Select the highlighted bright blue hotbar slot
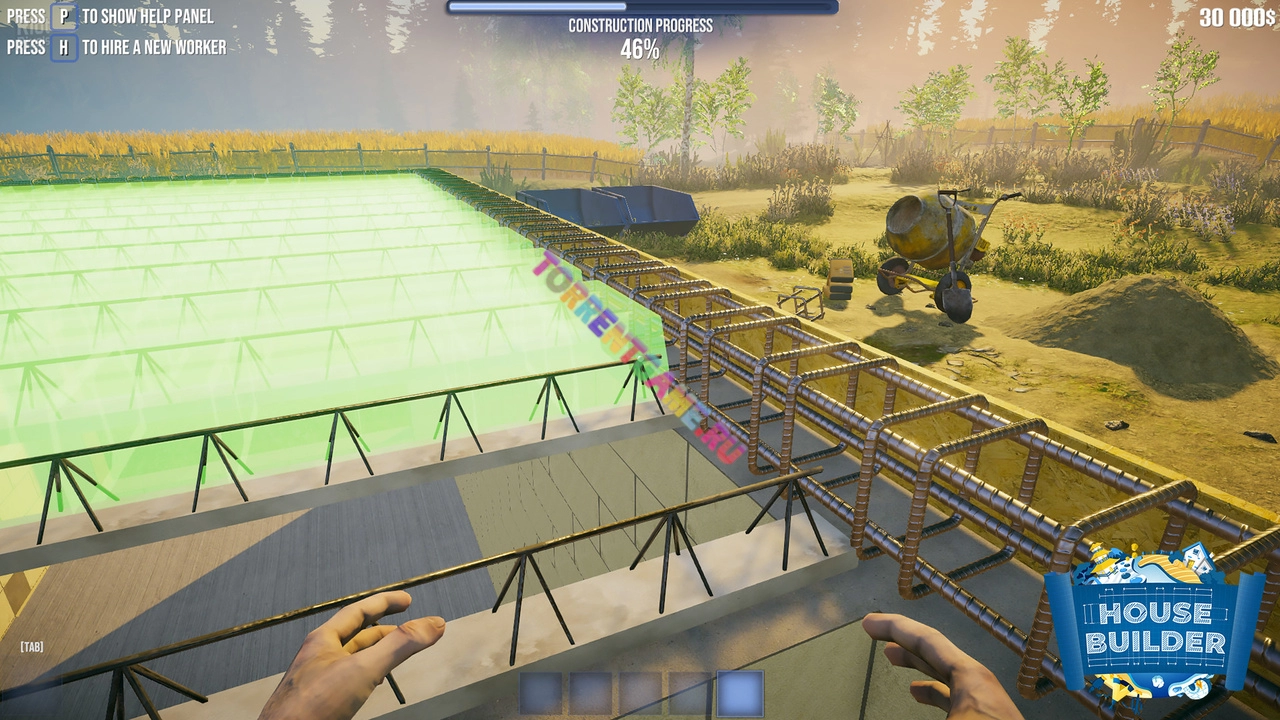1280x720 pixels. pos(740,693)
